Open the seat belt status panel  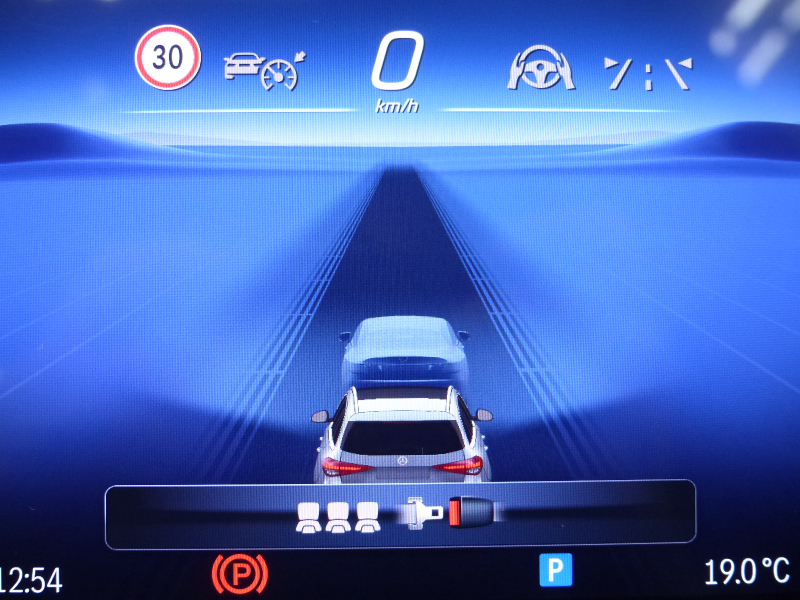click(400, 515)
